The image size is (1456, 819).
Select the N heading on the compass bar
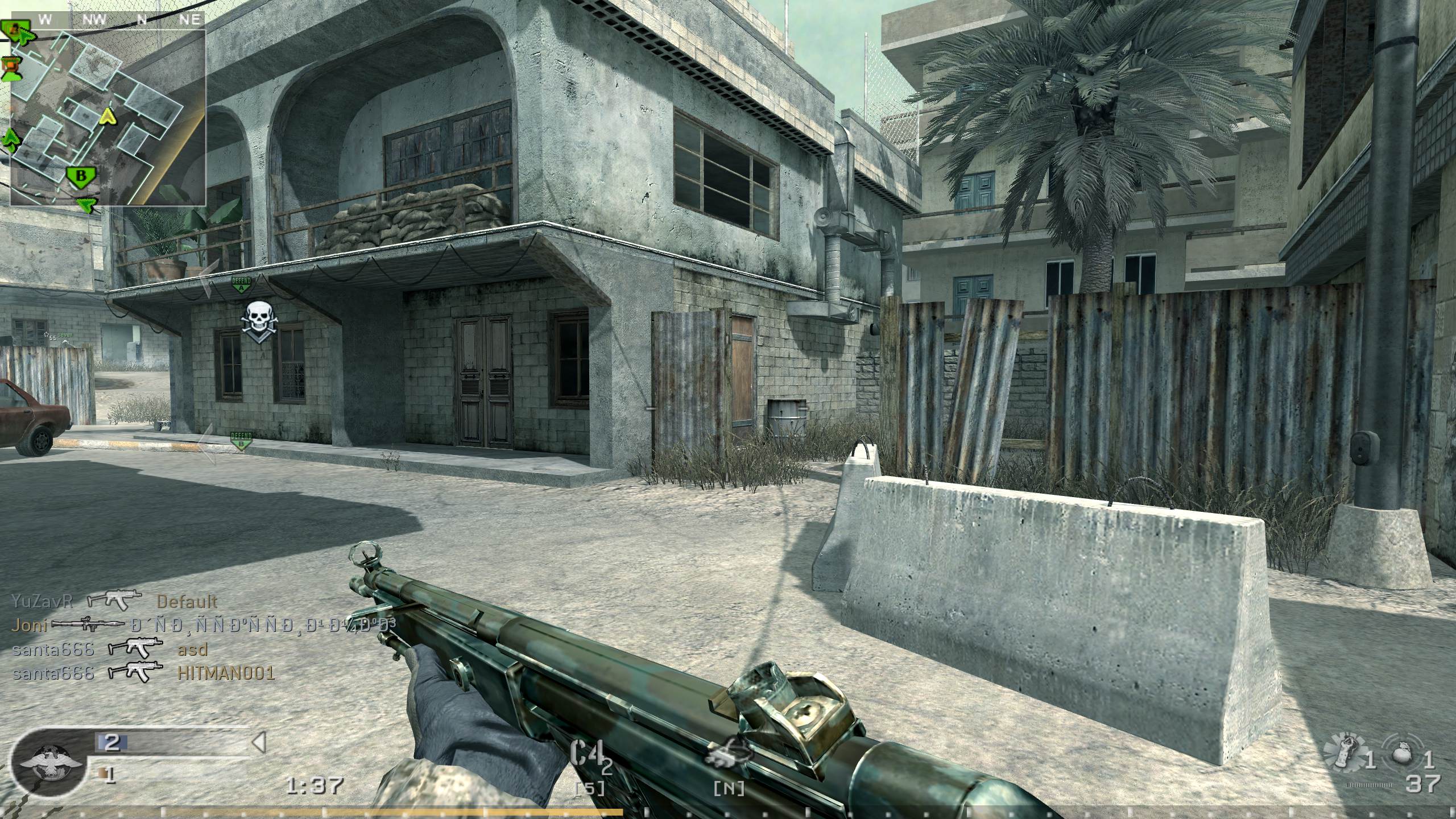143,20
